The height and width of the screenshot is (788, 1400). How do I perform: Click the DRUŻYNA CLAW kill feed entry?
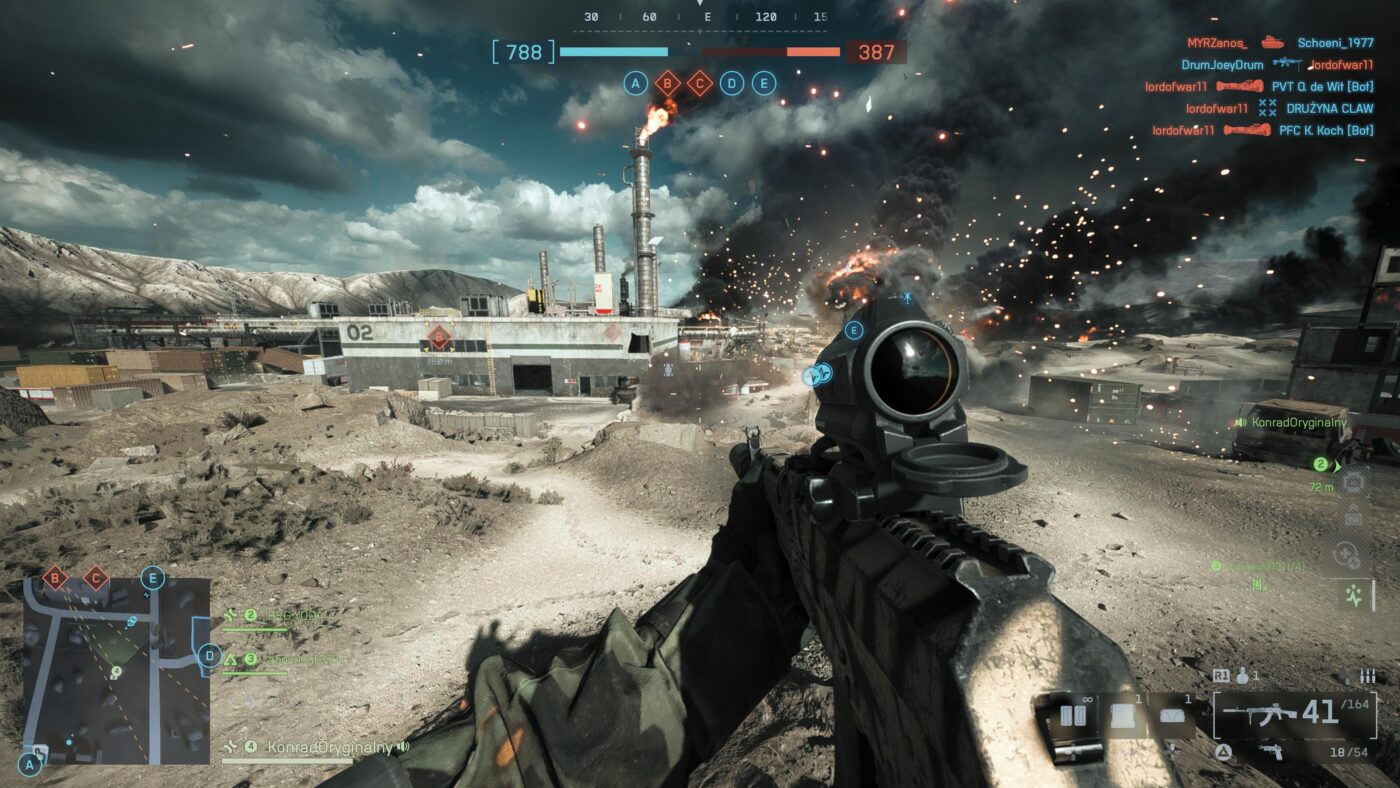[1329, 108]
